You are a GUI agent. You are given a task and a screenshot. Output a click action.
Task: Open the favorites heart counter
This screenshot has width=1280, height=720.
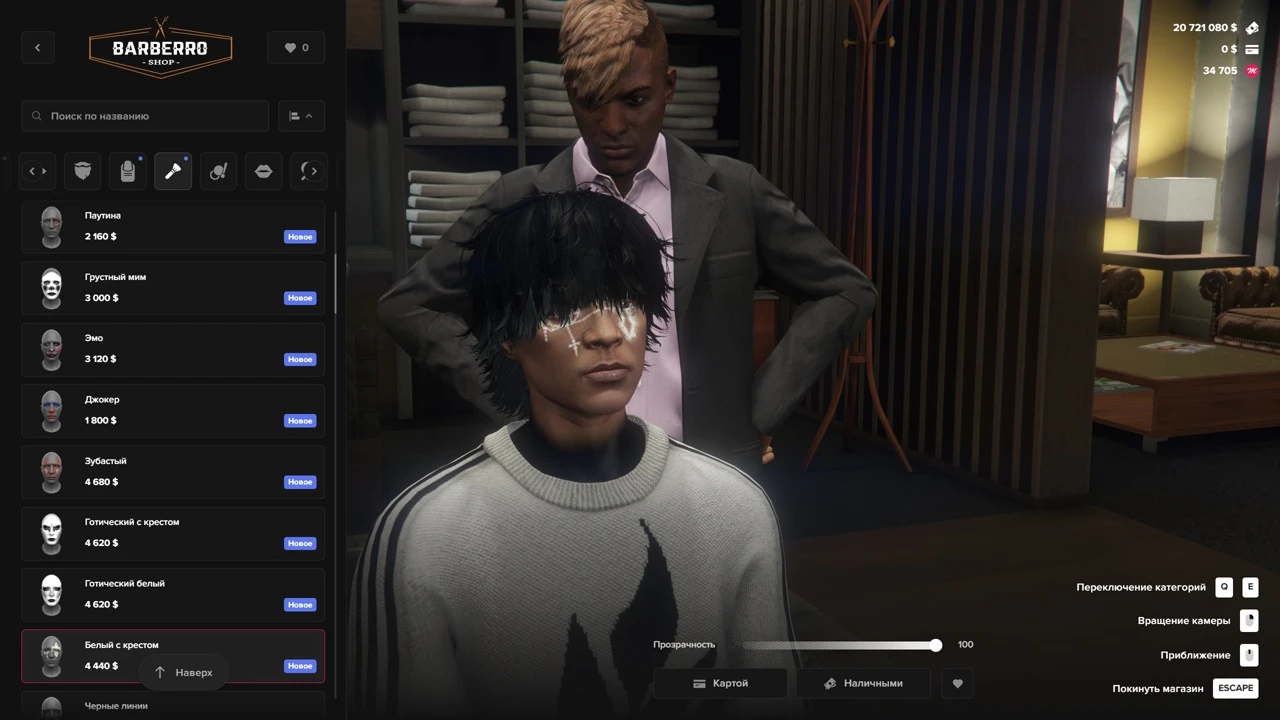pos(296,48)
